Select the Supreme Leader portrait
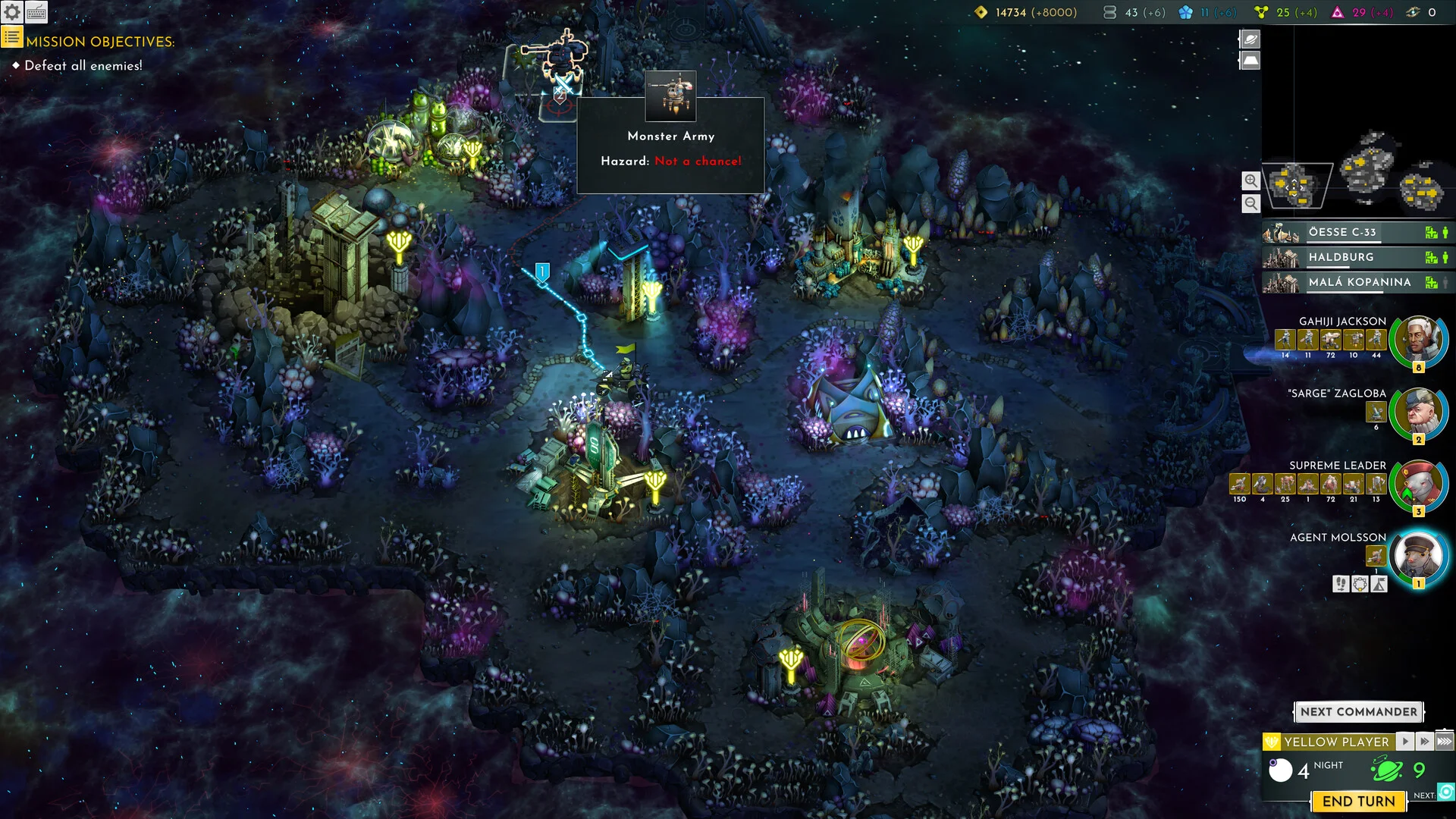 [x=1418, y=485]
